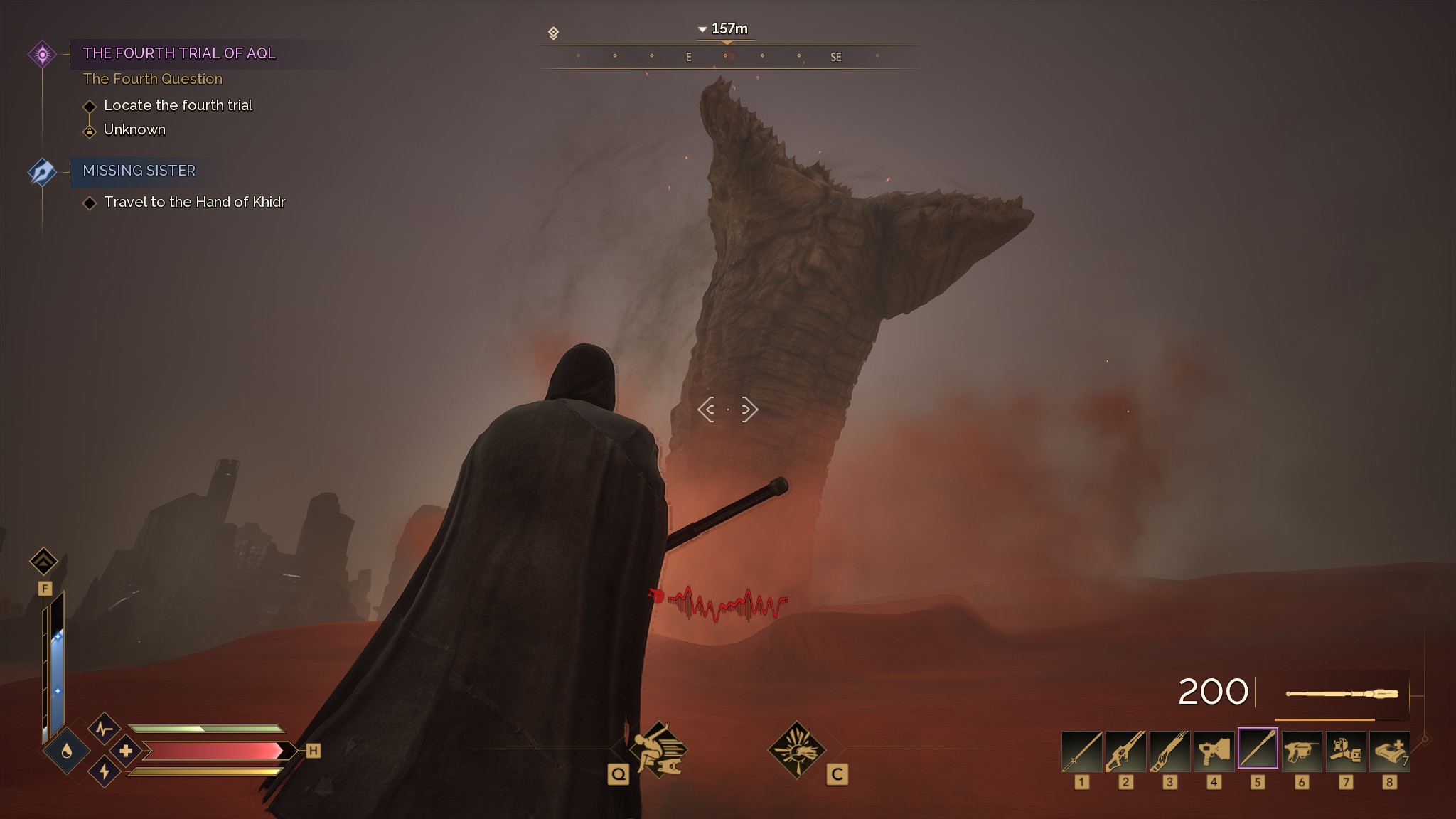
Task: Click the water droplet hydration icon
Action: click(x=68, y=750)
